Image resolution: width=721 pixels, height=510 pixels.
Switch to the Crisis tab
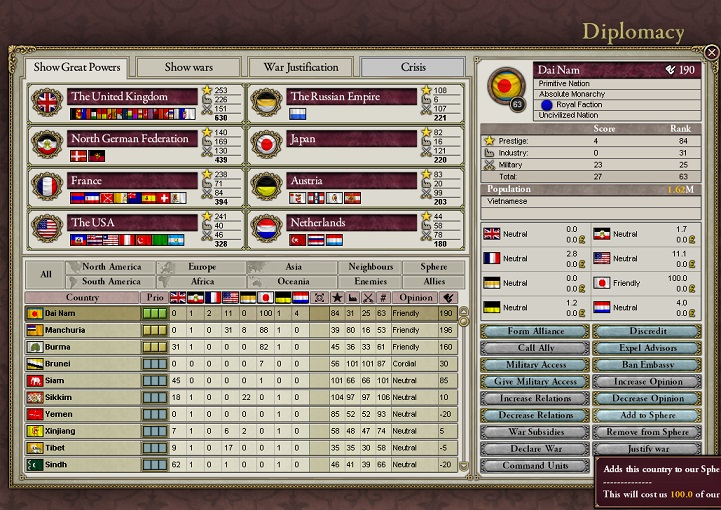tap(413, 67)
